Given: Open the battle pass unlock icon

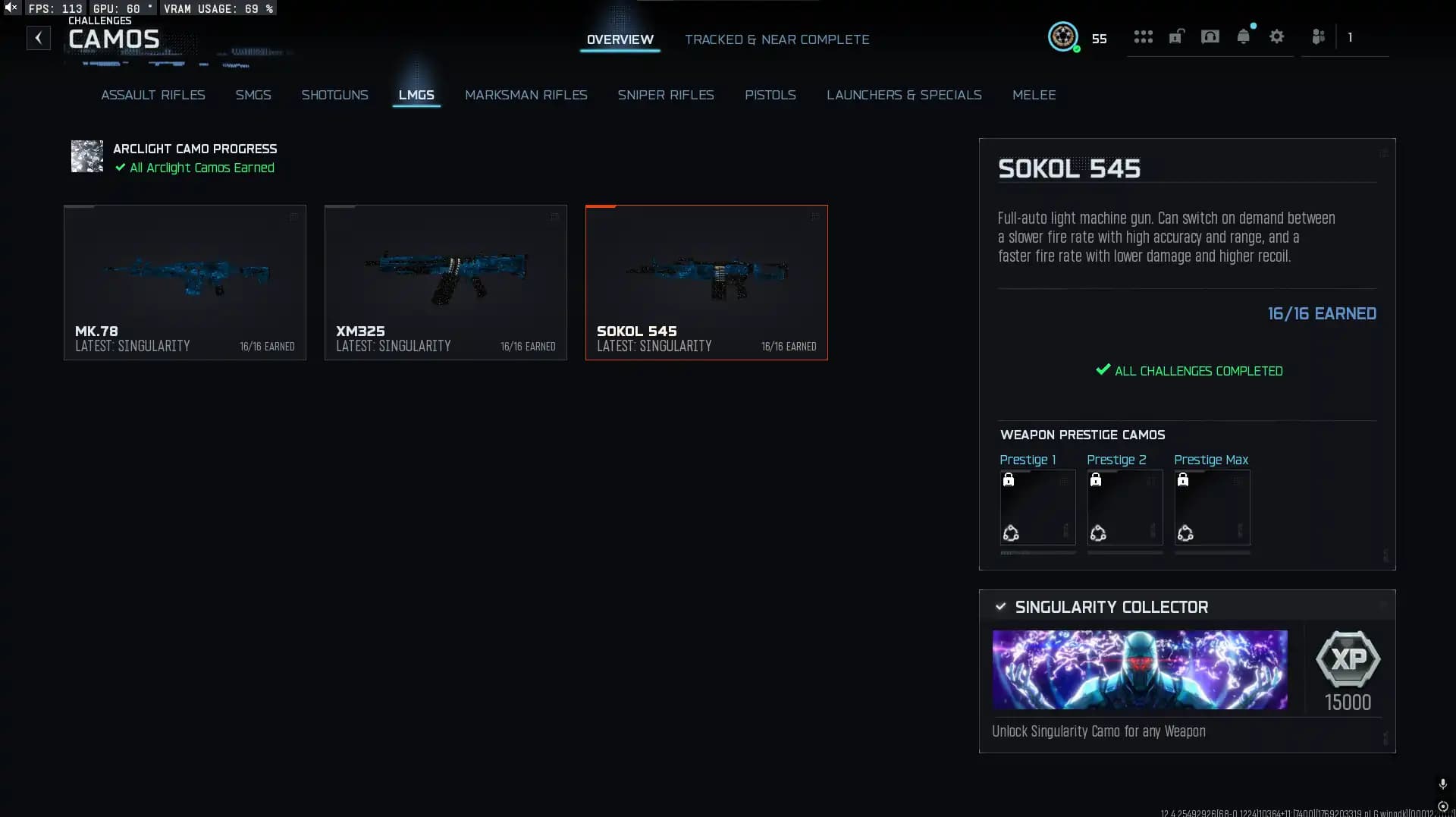Looking at the screenshot, I should point(1176,36).
